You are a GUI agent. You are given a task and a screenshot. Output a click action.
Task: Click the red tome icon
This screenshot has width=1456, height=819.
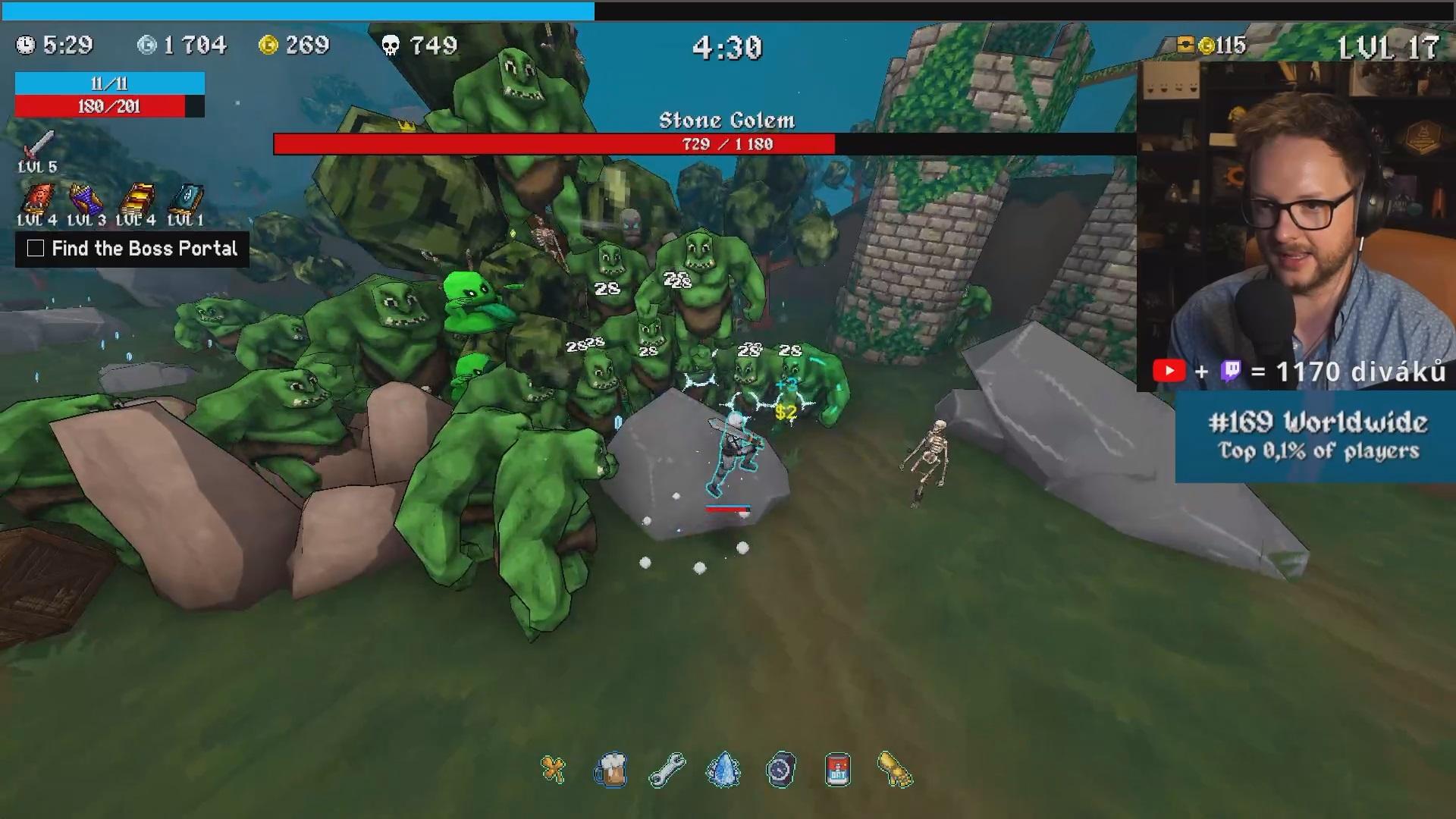36,199
